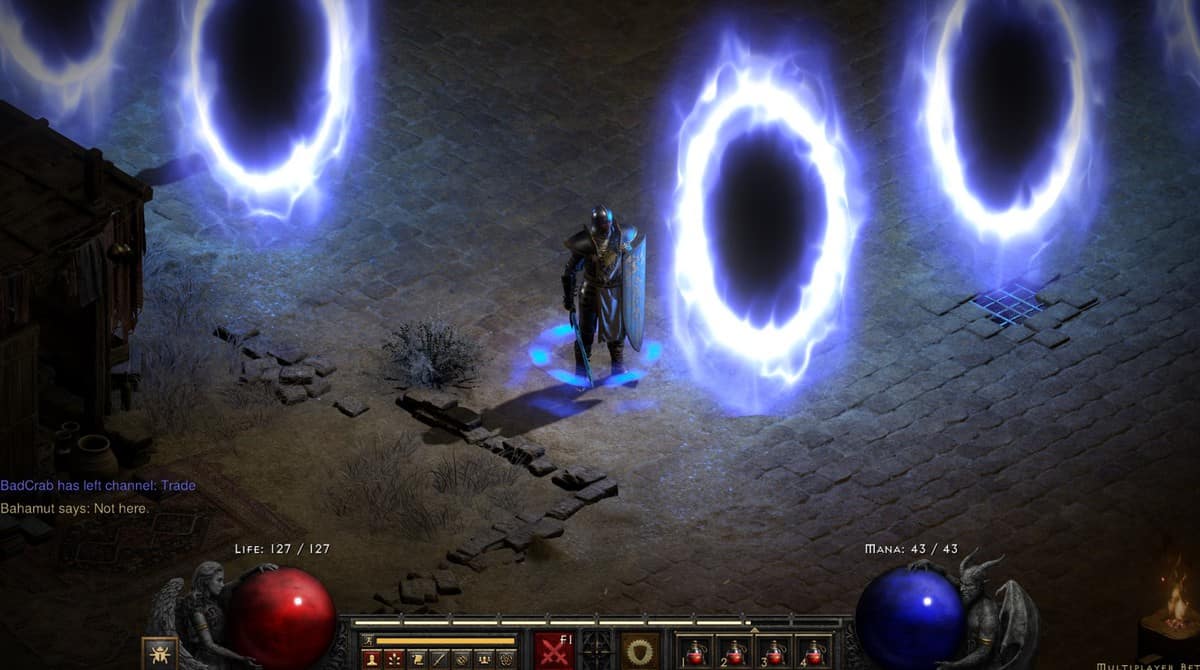Choose the golden wreath shield right skill
1200x670 pixels.
(x=640, y=650)
